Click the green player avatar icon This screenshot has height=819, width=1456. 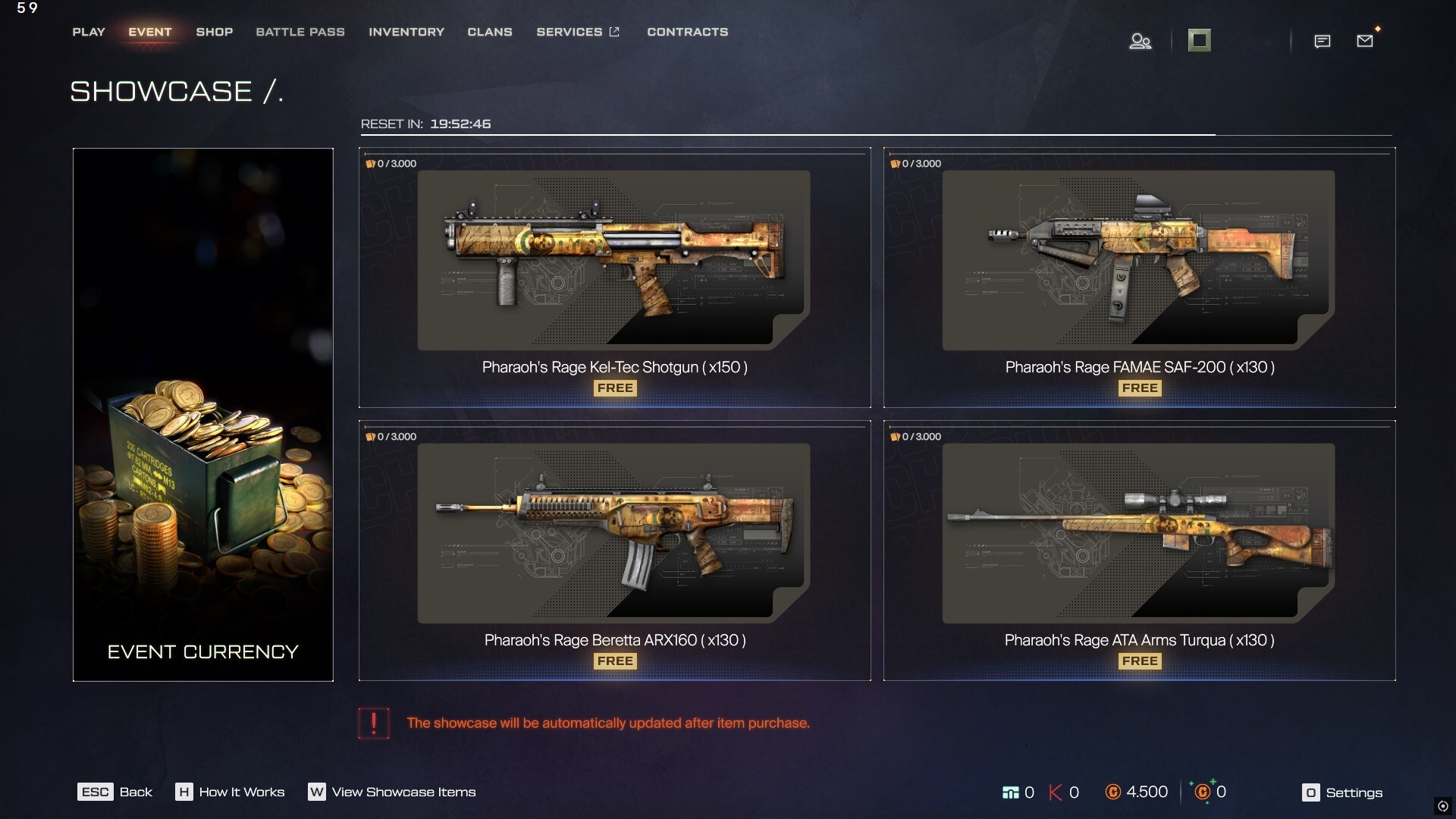point(1199,40)
